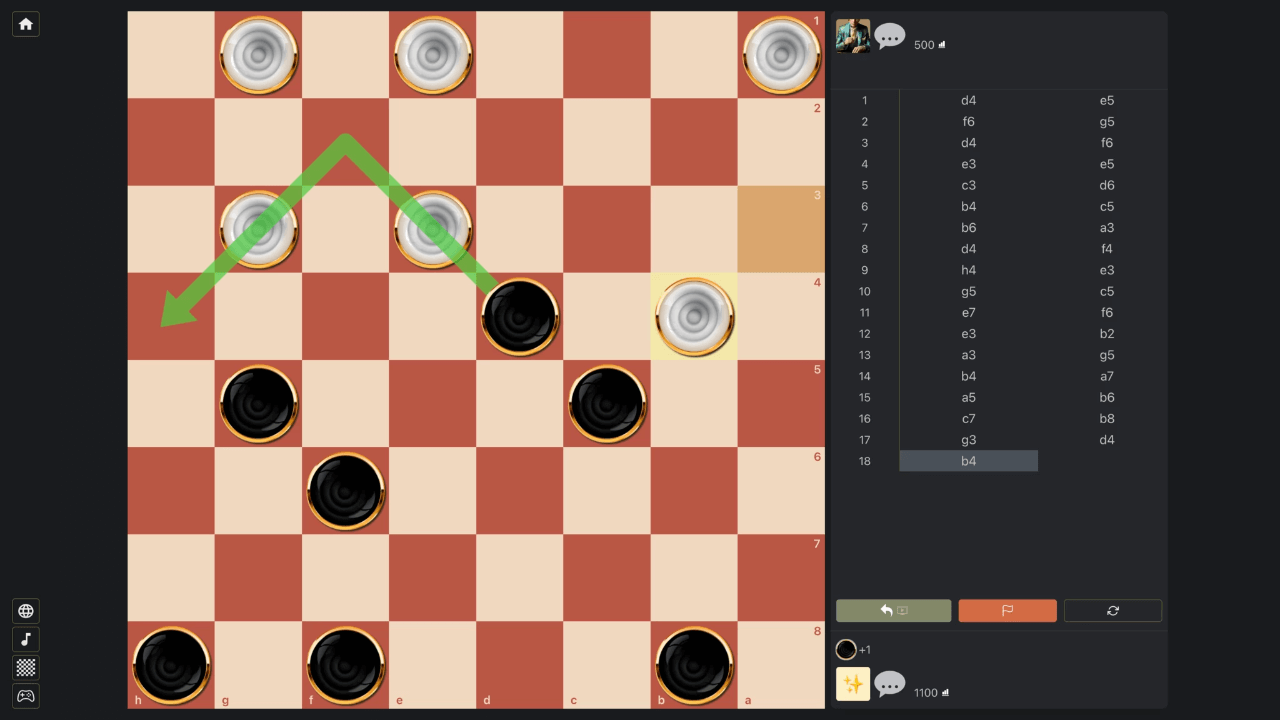Click move e5 in the first row
The width and height of the screenshot is (1280, 720).
1106,100
